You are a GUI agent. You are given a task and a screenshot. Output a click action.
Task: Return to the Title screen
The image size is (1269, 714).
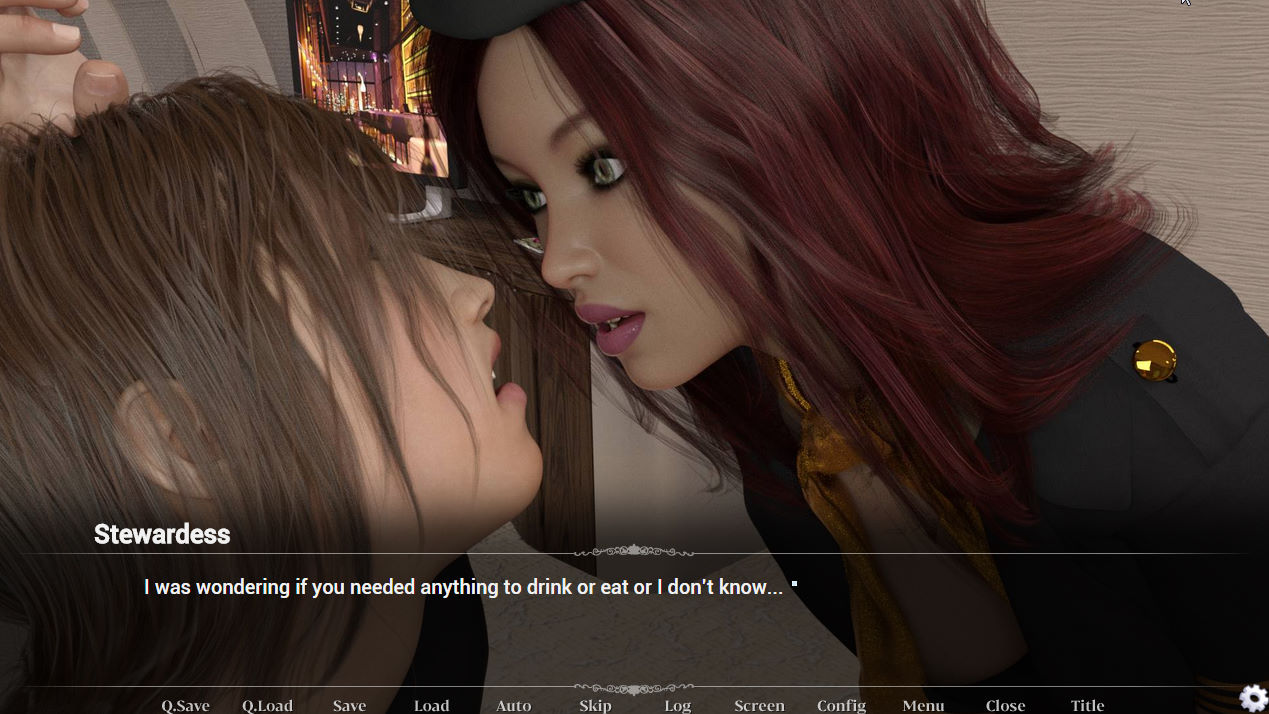(1087, 705)
